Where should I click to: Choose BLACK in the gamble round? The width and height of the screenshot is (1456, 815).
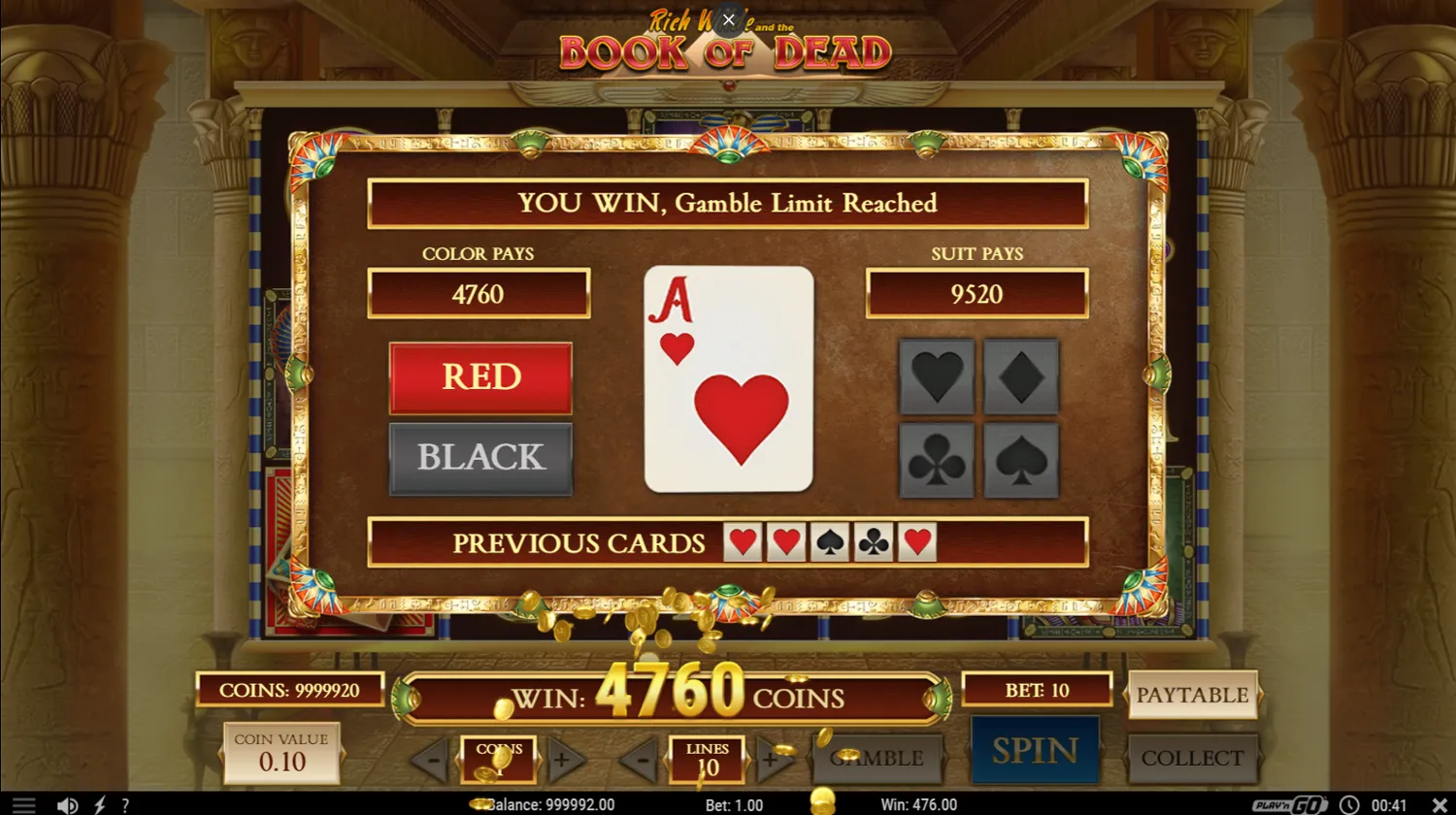(x=480, y=458)
